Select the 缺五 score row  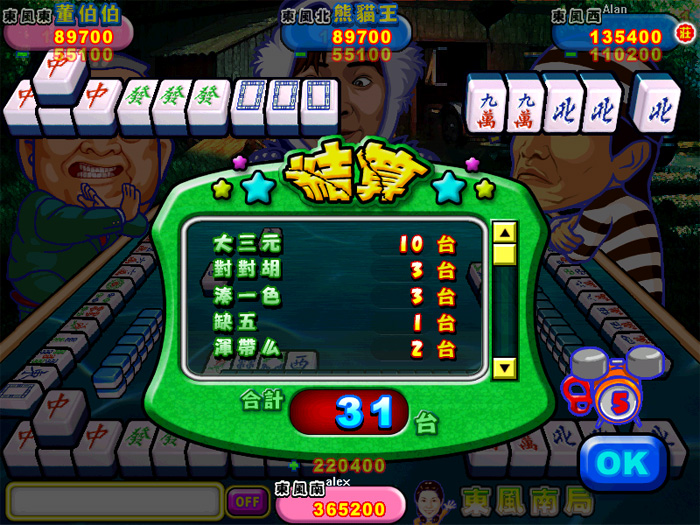coord(334,323)
